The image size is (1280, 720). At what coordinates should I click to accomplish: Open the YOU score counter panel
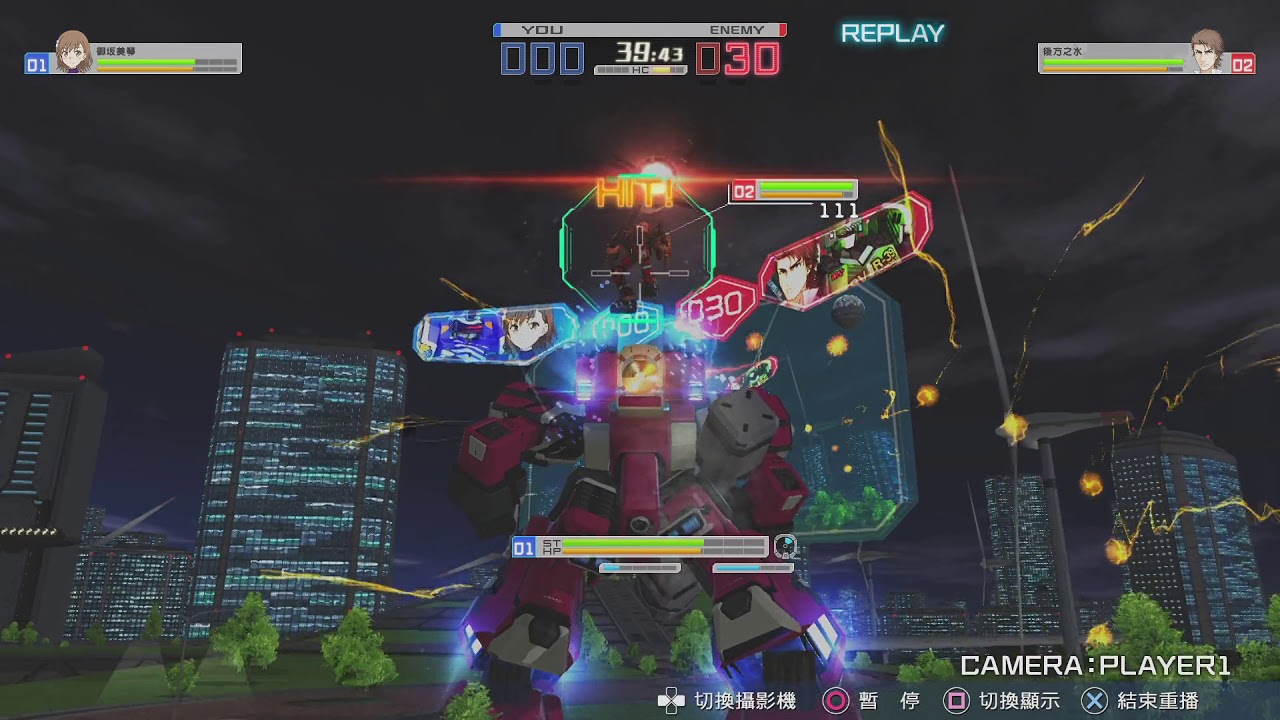(x=543, y=58)
